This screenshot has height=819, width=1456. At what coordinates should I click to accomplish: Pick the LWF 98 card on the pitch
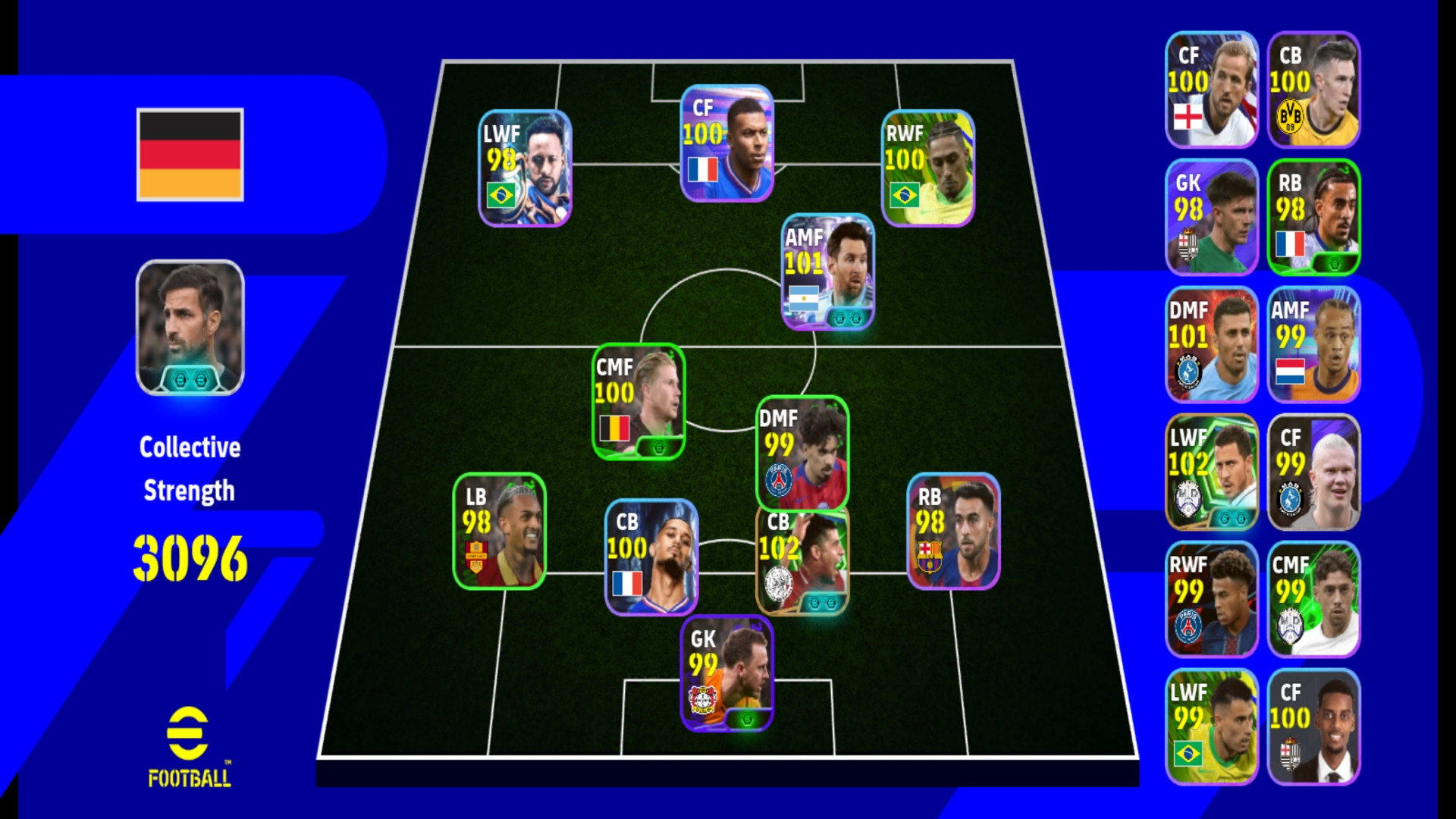coord(525,168)
